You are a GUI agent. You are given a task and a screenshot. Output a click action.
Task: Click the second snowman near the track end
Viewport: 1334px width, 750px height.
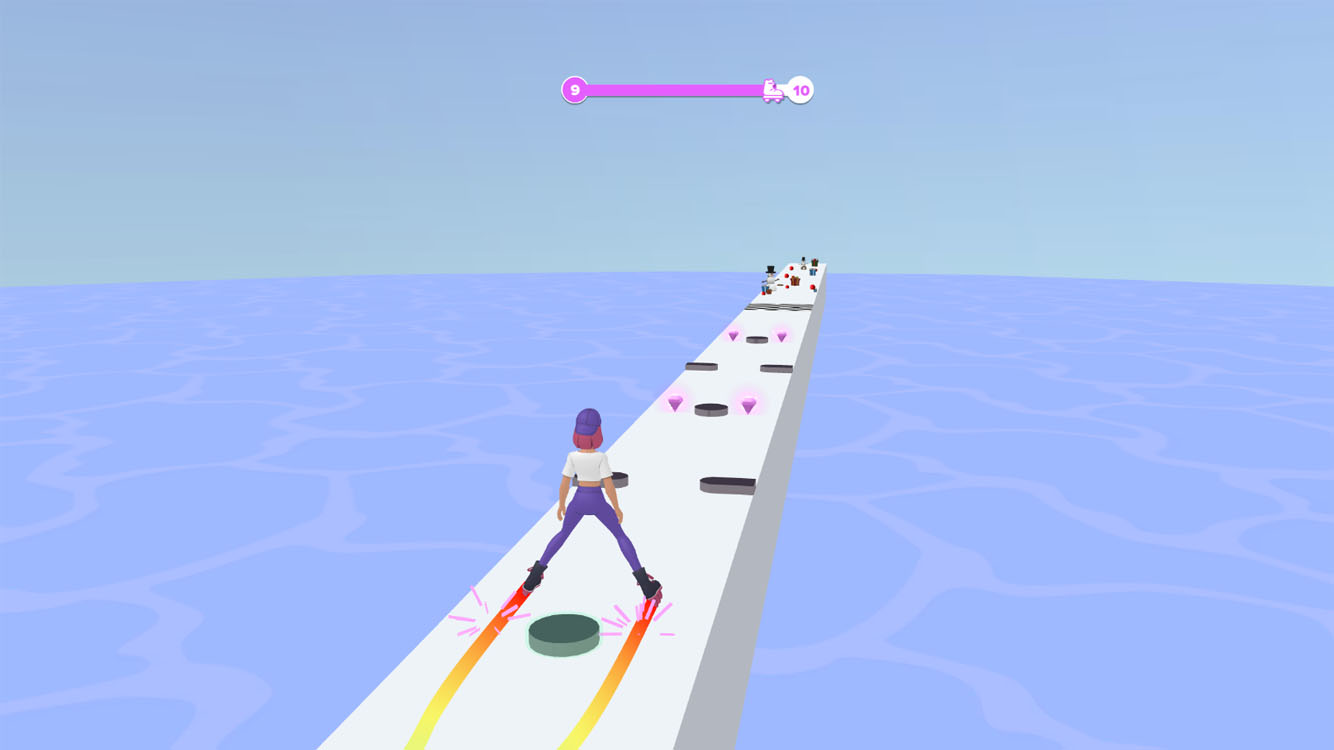(x=803, y=263)
